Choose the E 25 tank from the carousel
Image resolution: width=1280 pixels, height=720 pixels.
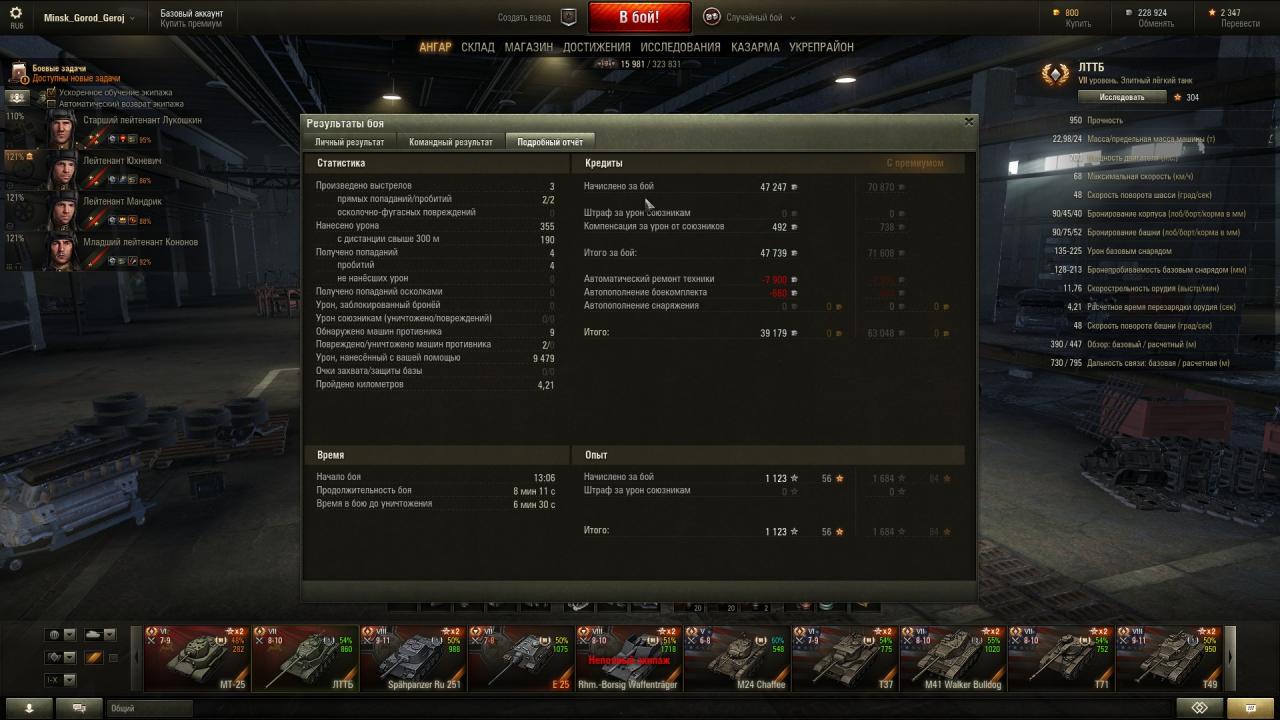click(x=521, y=658)
